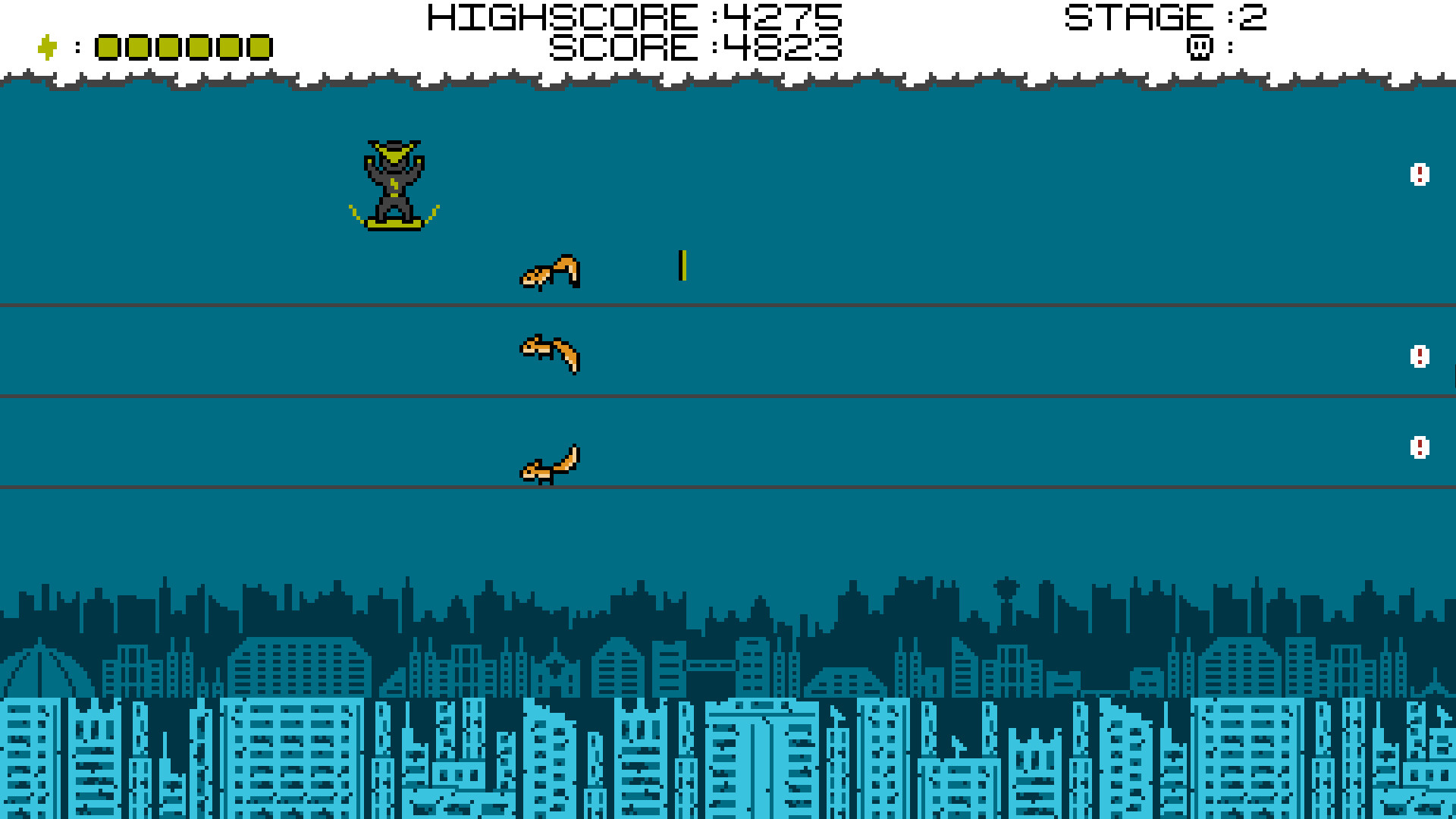
Task: Click the first green energy block
Action: (x=108, y=47)
